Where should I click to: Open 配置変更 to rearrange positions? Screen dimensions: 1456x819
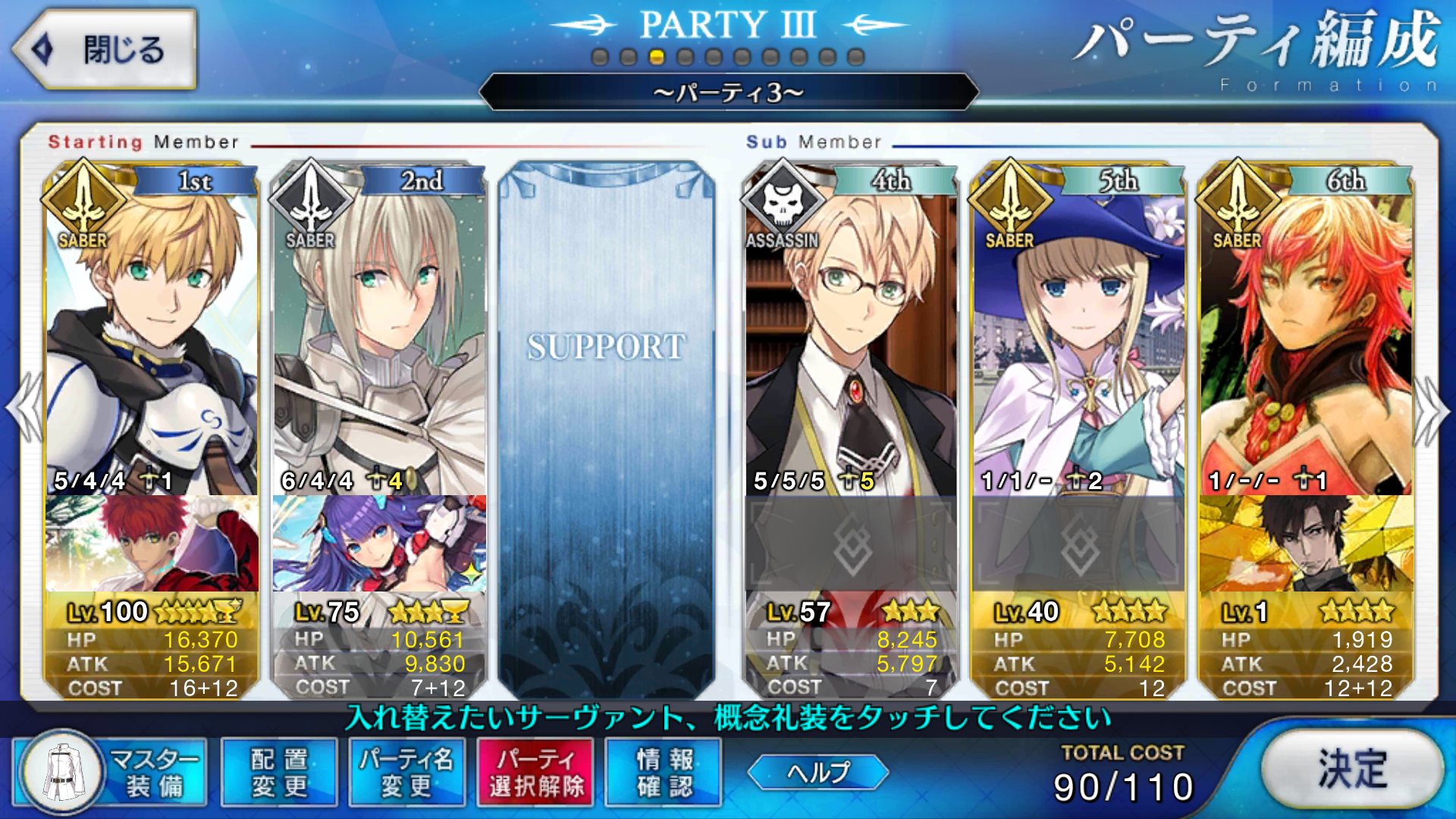(x=279, y=772)
